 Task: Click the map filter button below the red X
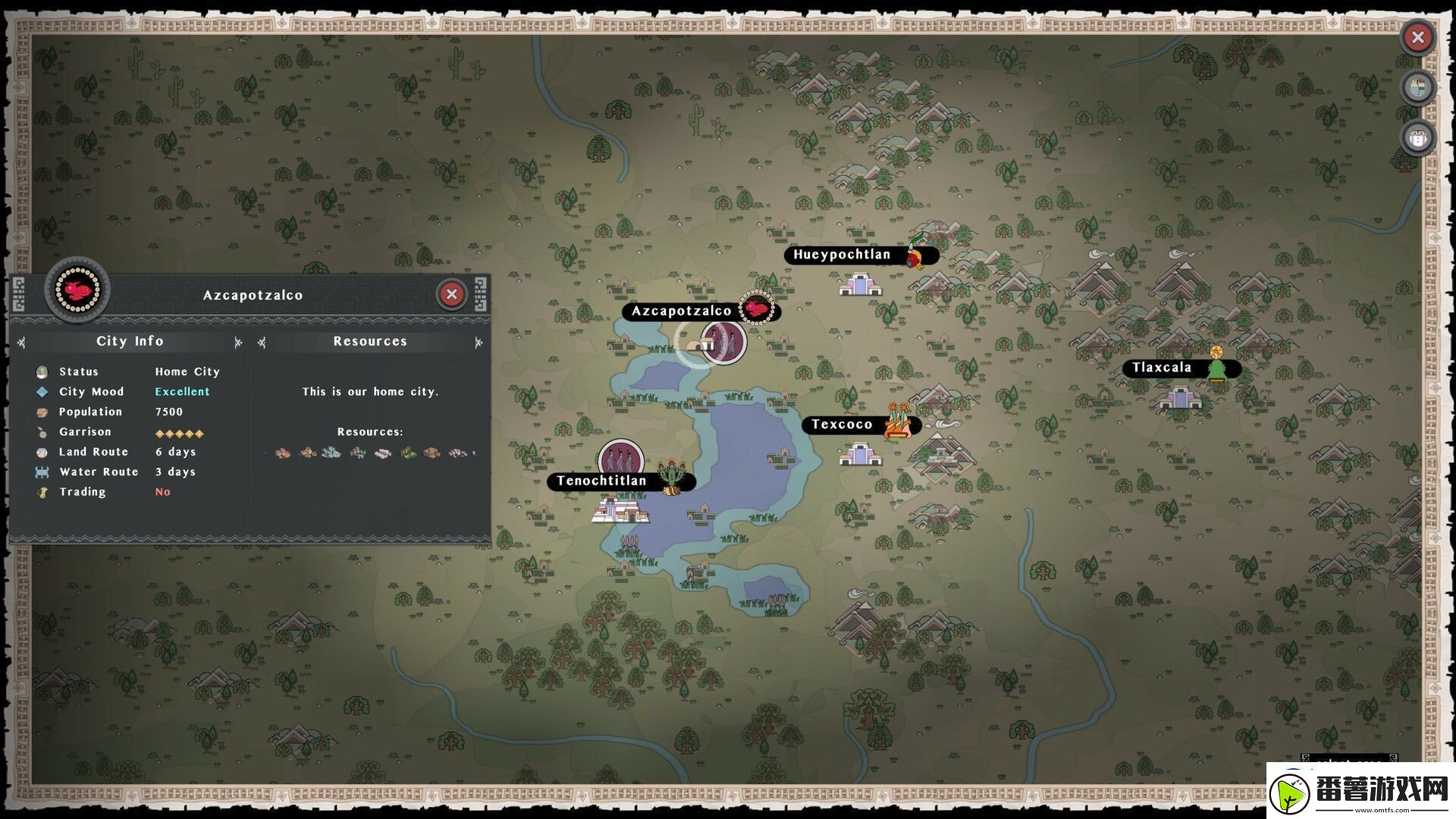coord(1417,88)
